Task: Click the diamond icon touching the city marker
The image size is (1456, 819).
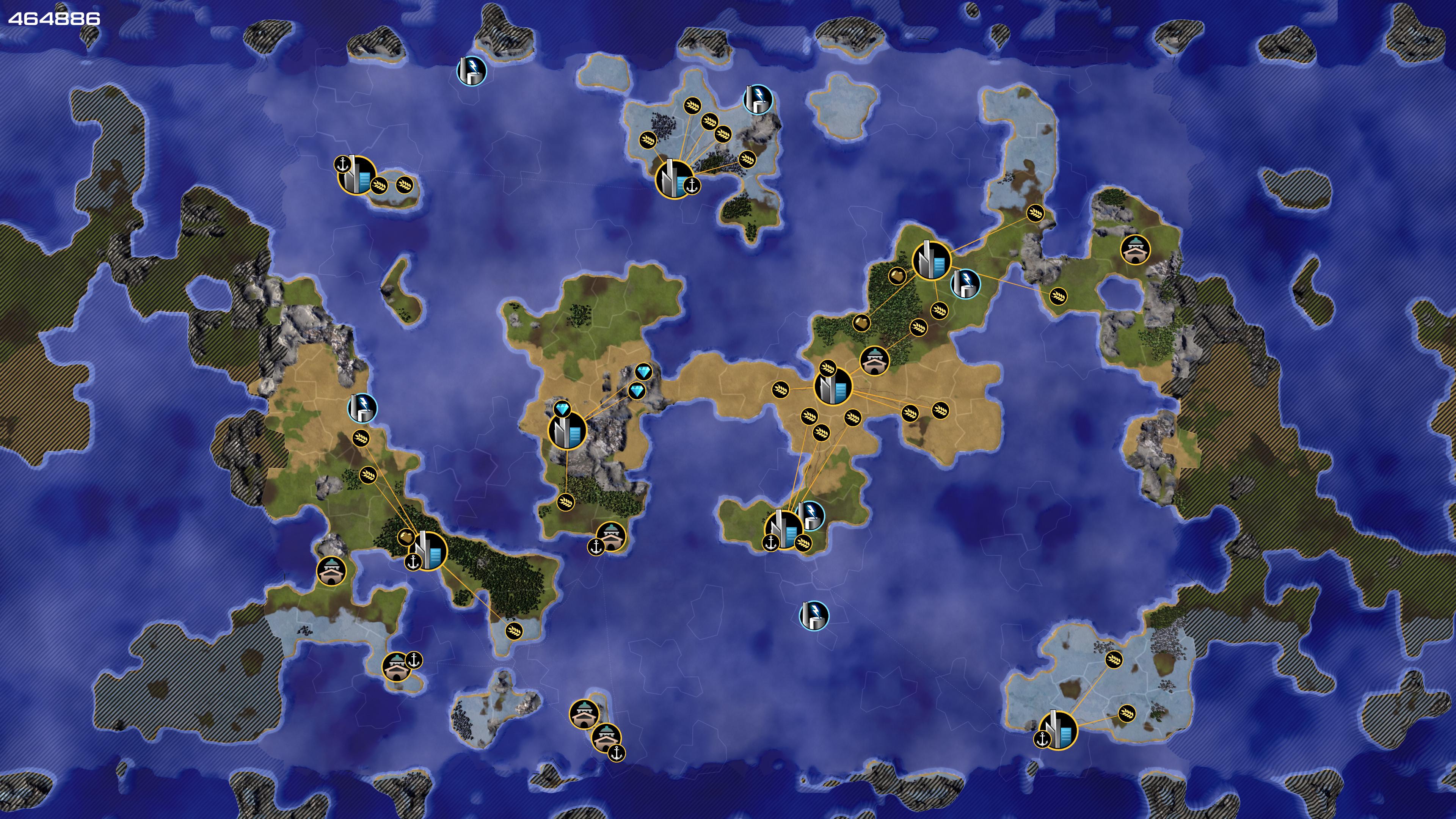Action: click(562, 409)
